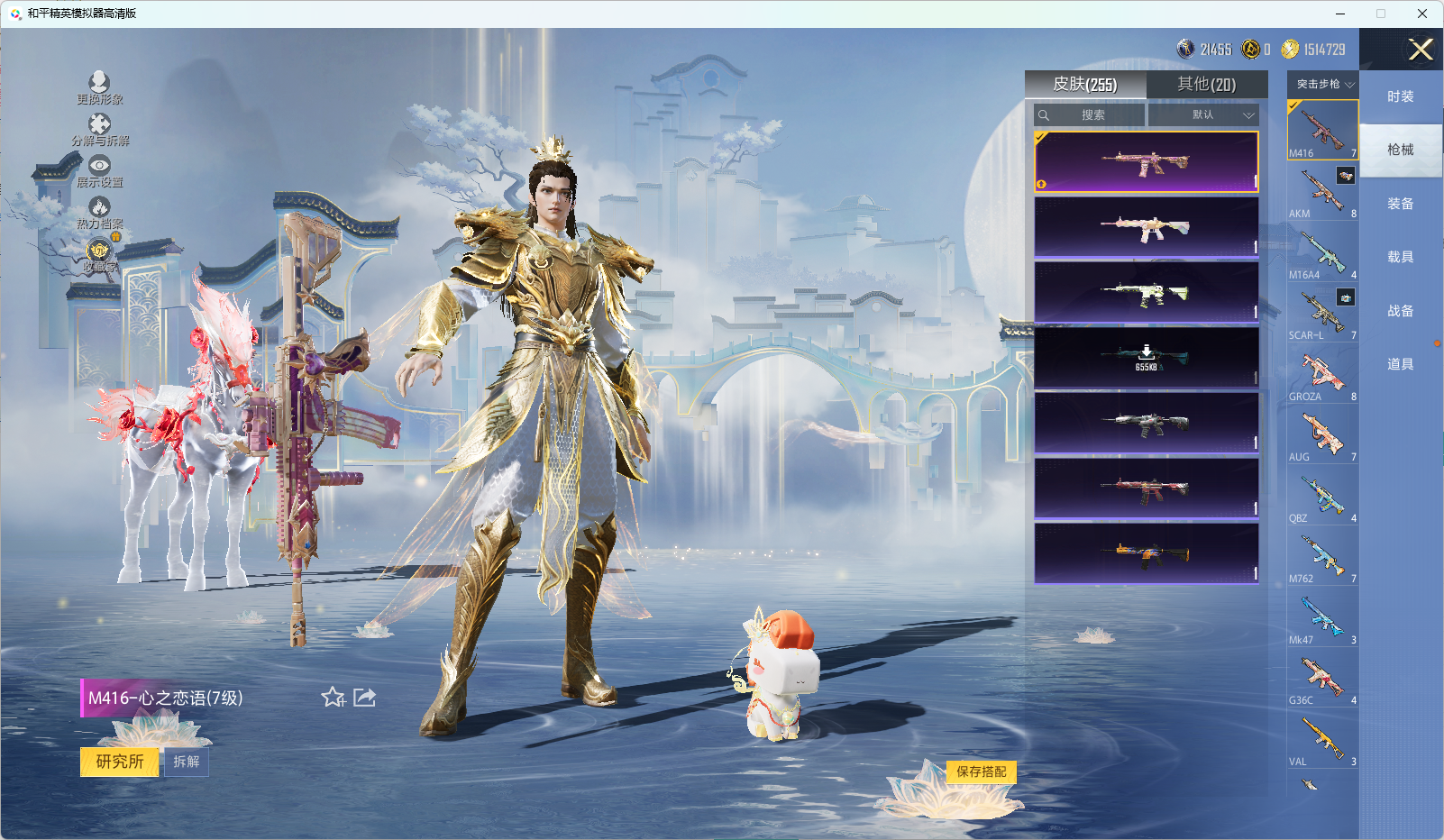Pick the GROZA weapon entry
The width and height of the screenshot is (1444, 840).
(x=1322, y=375)
